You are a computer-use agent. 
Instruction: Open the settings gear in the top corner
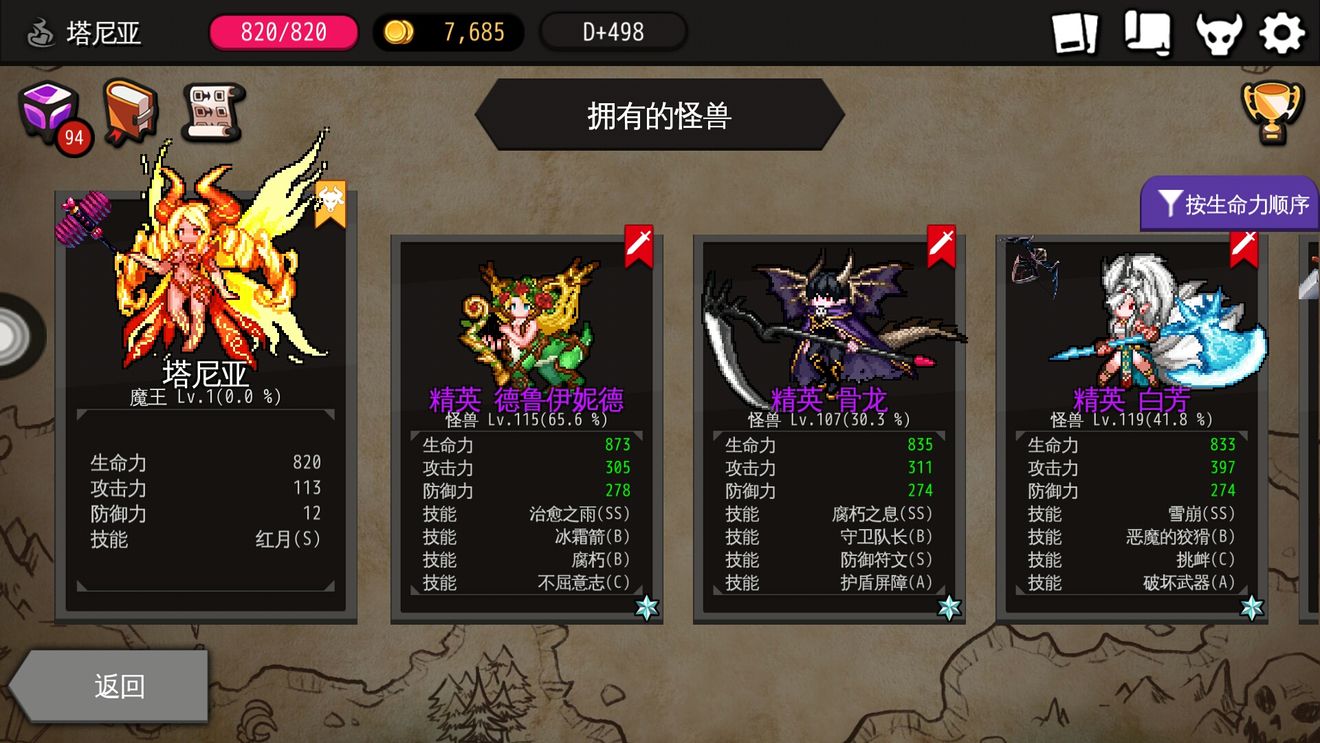tap(1283, 31)
